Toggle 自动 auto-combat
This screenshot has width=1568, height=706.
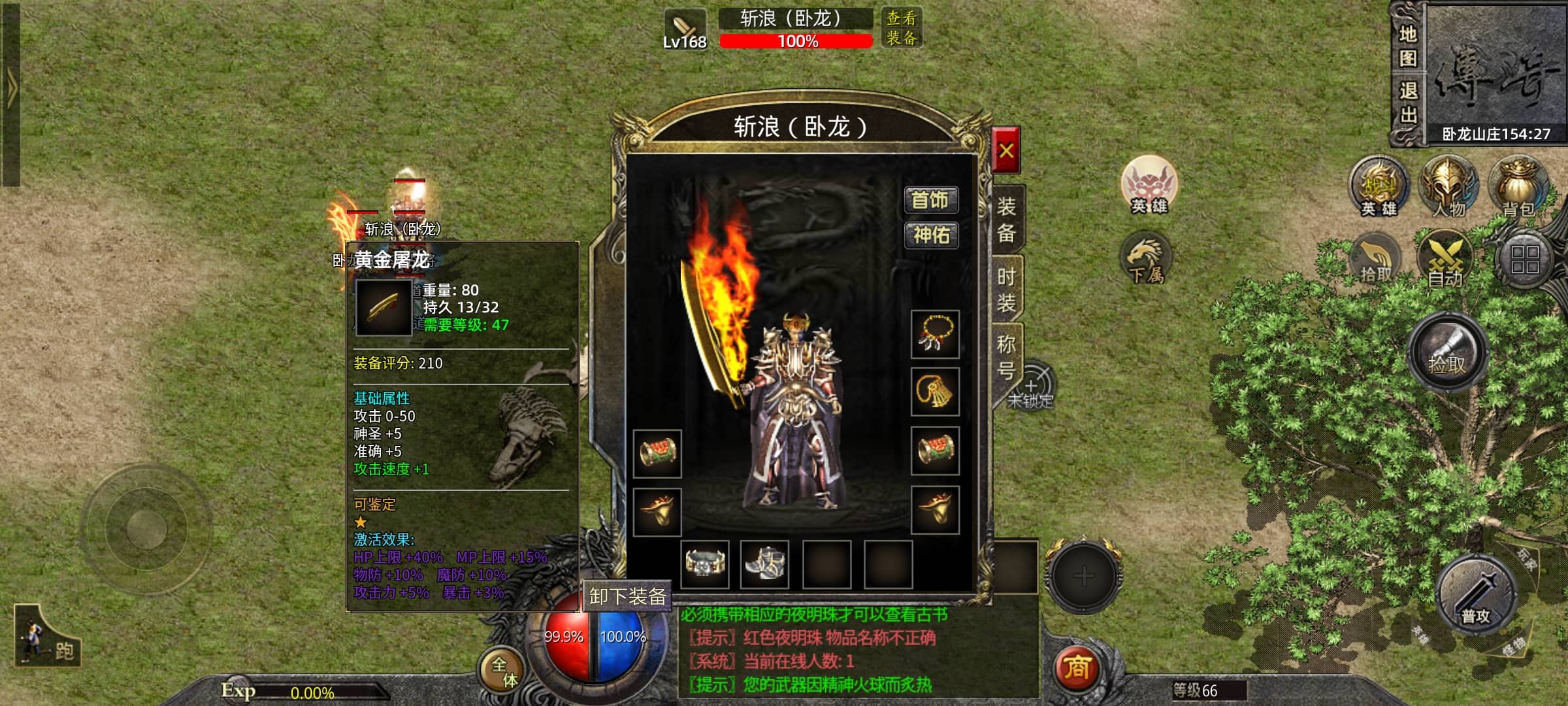[x=1445, y=261]
